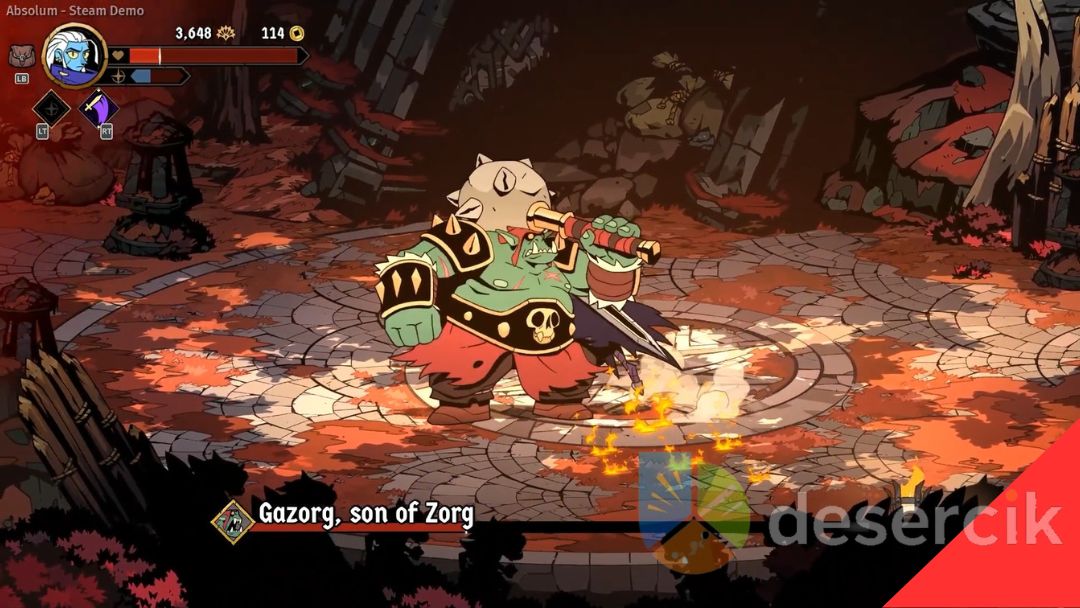Click the gold coin currency icon
This screenshot has width=1080, height=608.
(x=297, y=33)
